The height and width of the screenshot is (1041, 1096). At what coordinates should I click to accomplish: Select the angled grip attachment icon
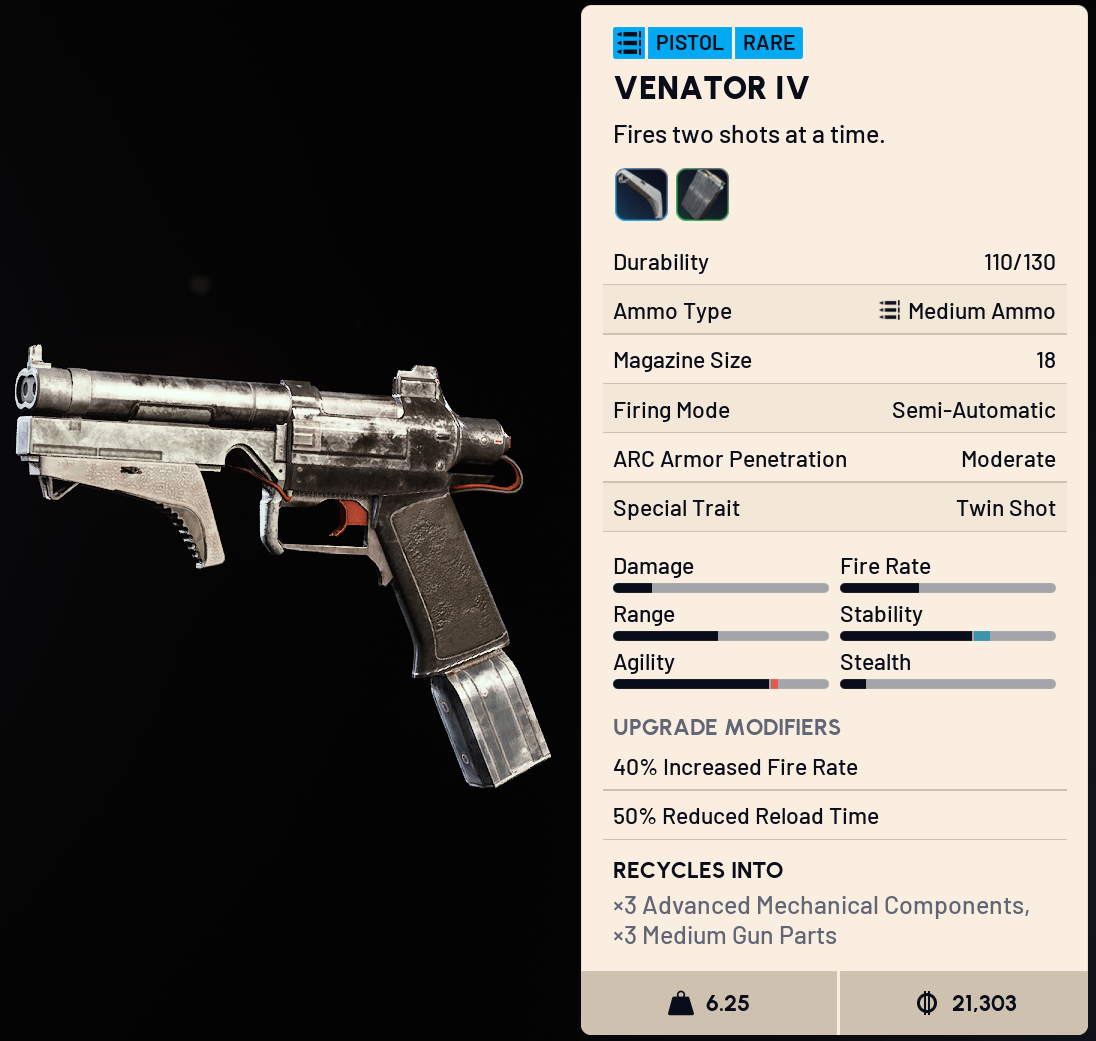click(641, 194)
